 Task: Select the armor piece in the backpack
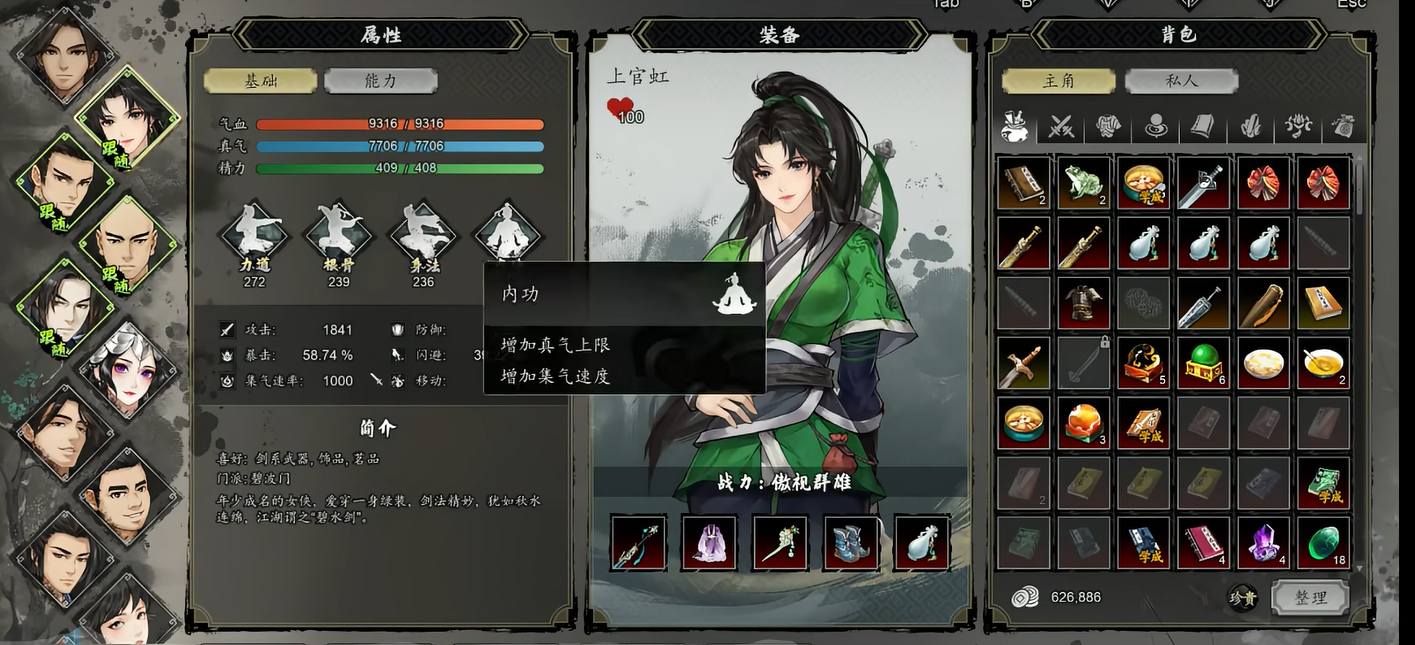(1084, 303)
